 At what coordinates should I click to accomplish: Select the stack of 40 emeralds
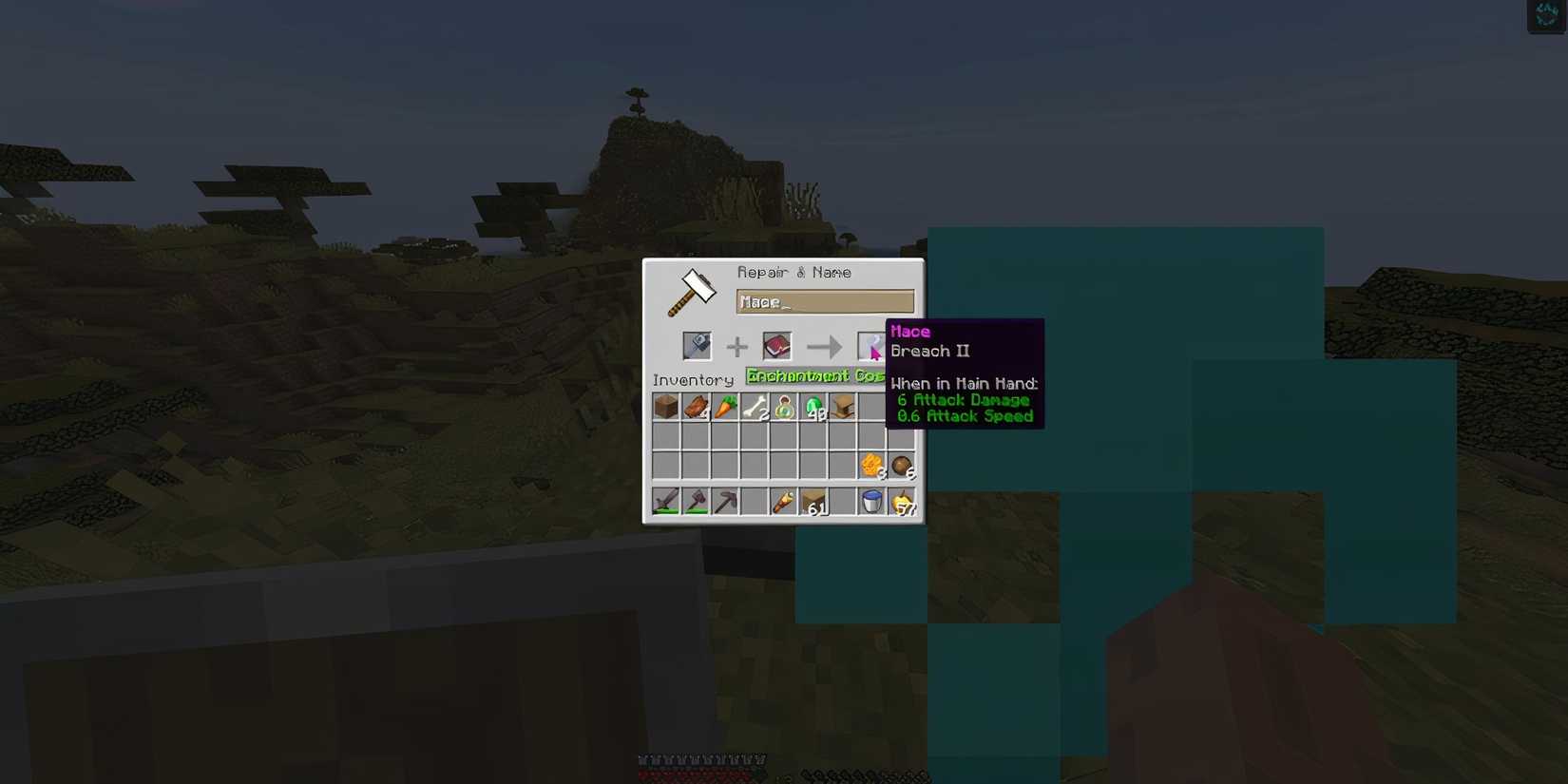click(813, 407)
